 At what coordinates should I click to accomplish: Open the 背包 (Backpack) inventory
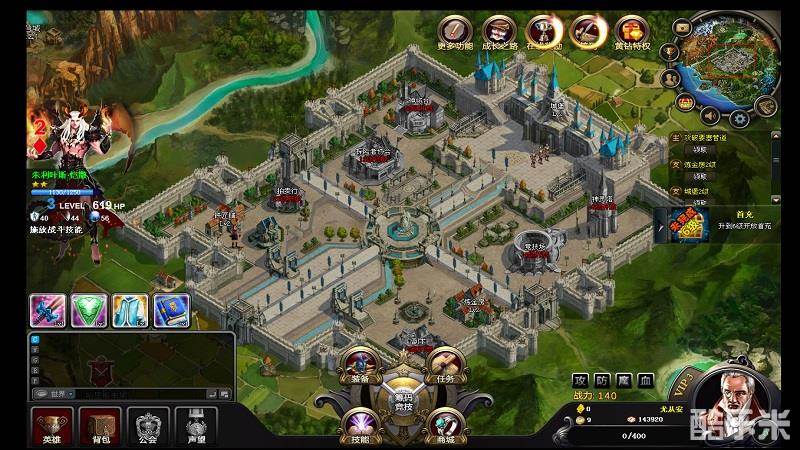100,424
